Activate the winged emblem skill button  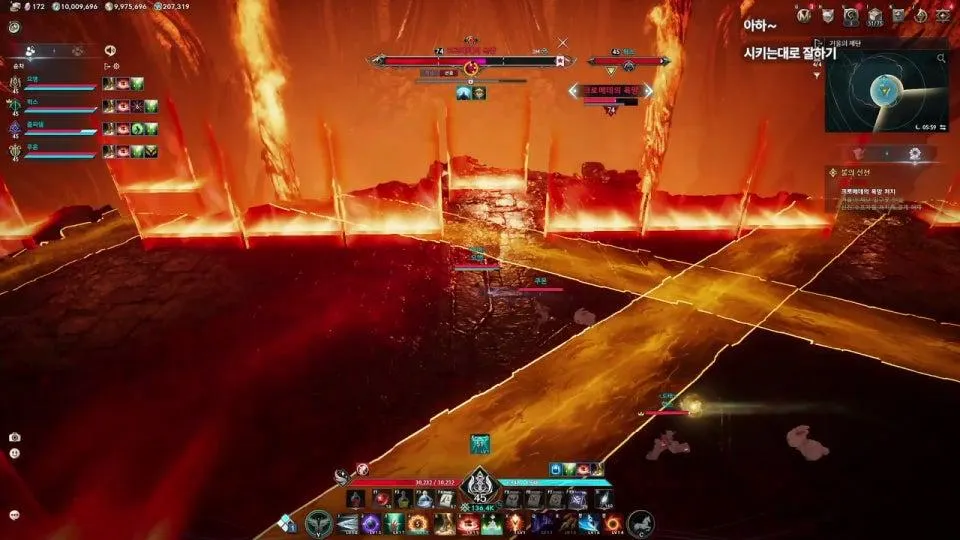point(319,522)
